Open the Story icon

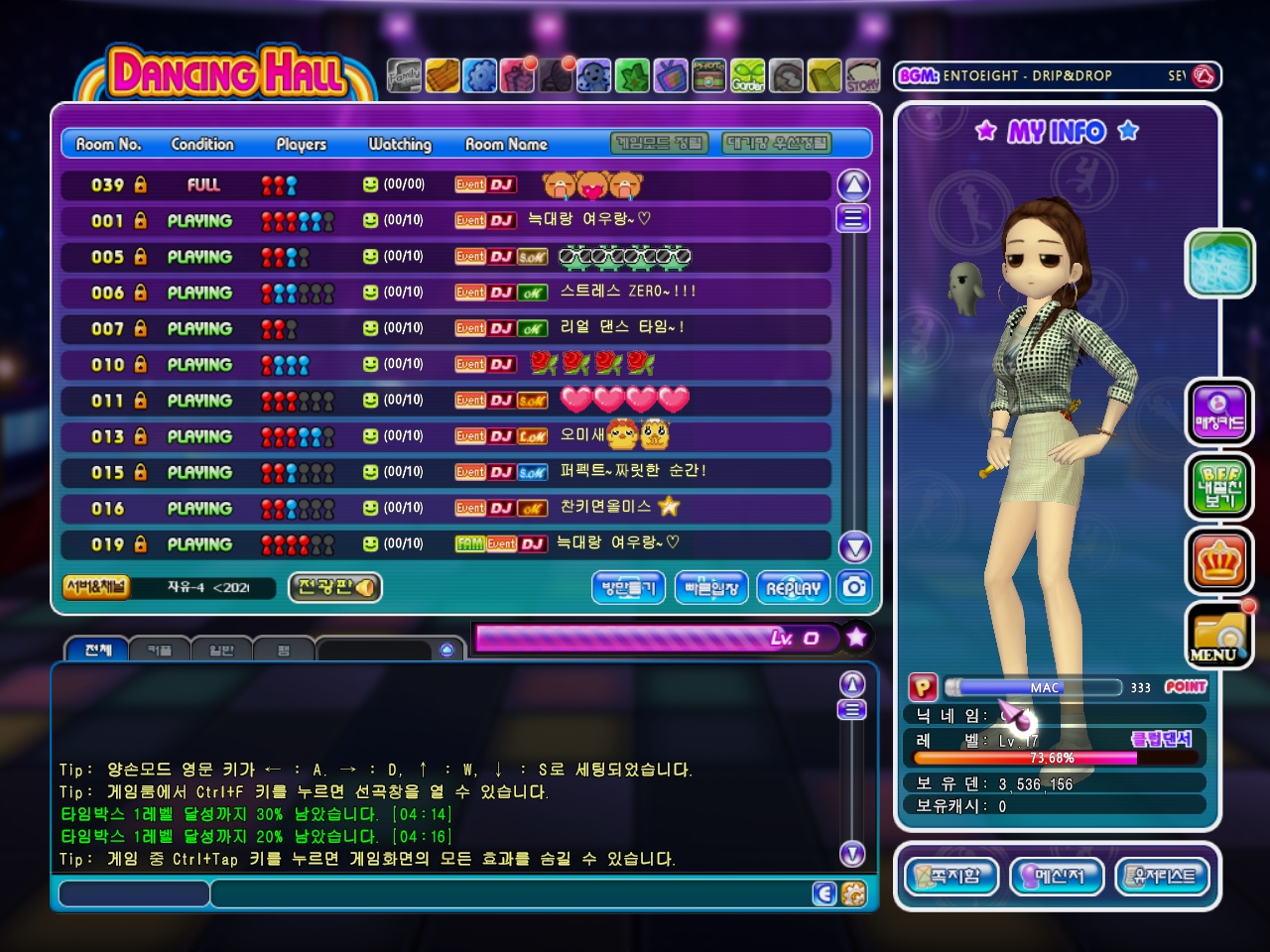pyautogui.click(x=862, y=75)
